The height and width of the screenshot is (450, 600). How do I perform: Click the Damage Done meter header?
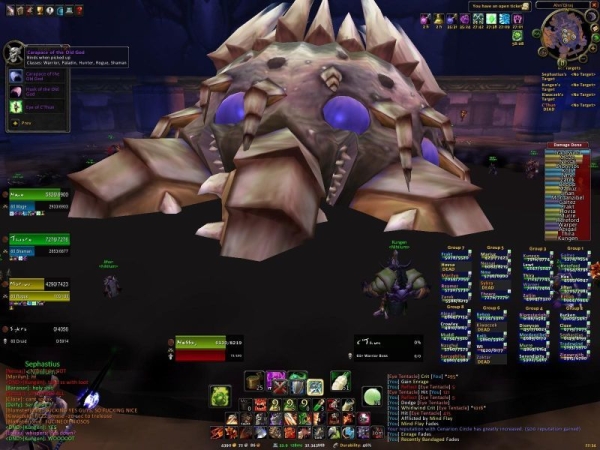click(x=568, y=144)
